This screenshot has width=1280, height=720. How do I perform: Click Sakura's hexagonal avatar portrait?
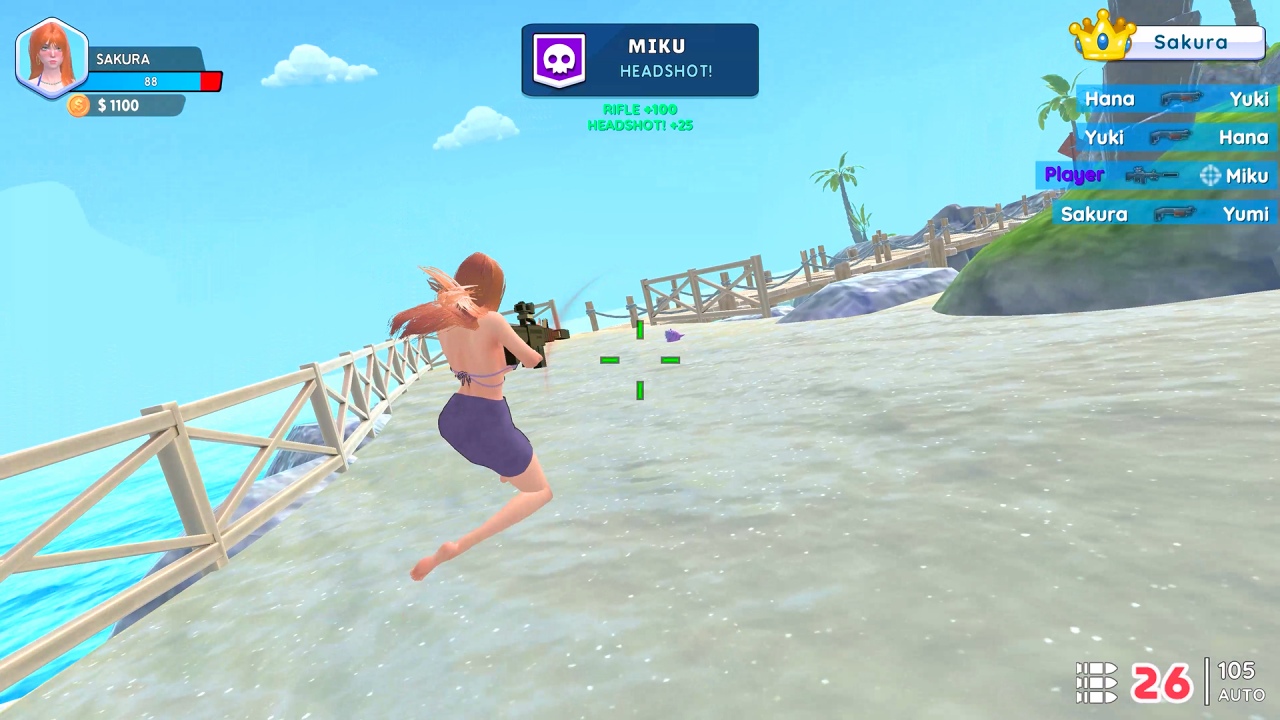point(51,57)
